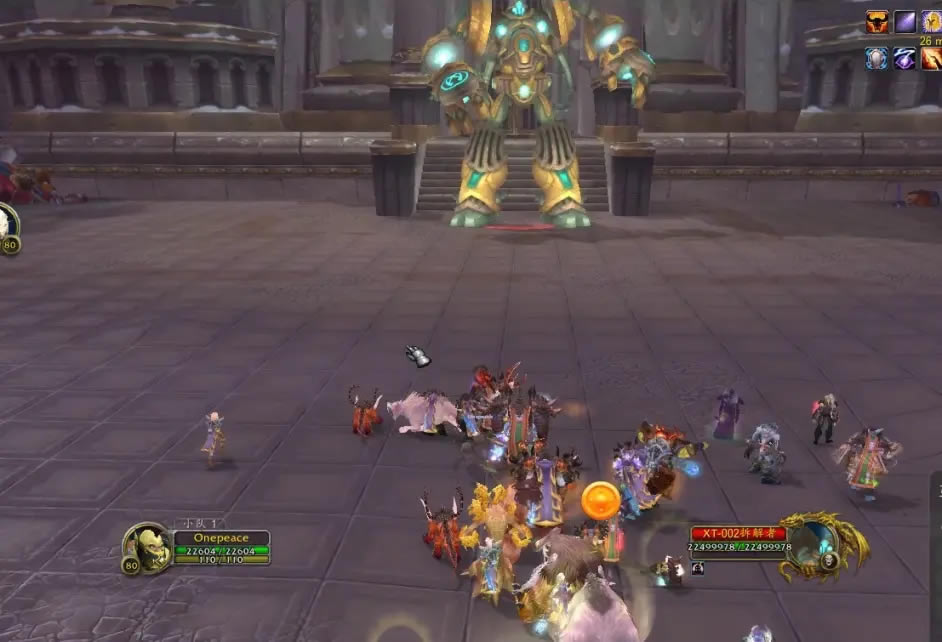The width and height of the screenshot is (942, 642).
Task: Select the white shield with blue aura buff
Action: coord(877,58)
